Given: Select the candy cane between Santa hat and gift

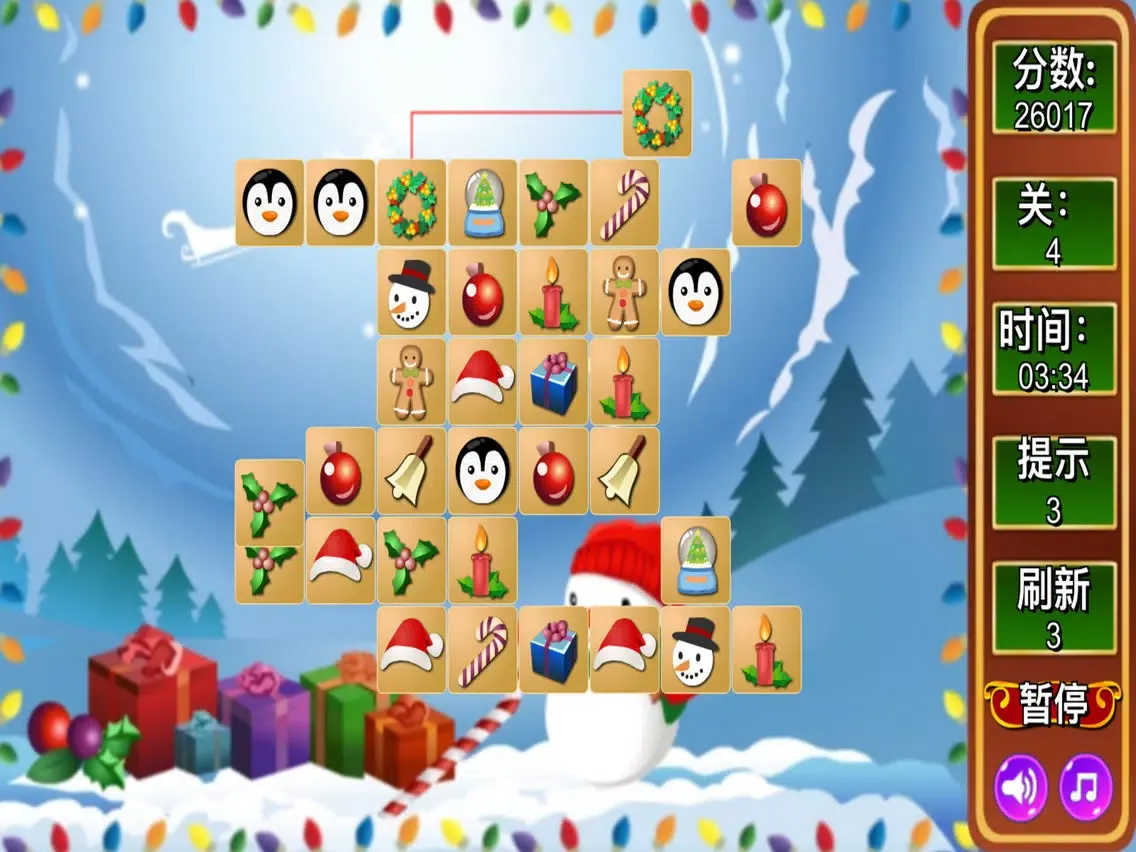Looking at the screenshot, I should click(482, 650).
